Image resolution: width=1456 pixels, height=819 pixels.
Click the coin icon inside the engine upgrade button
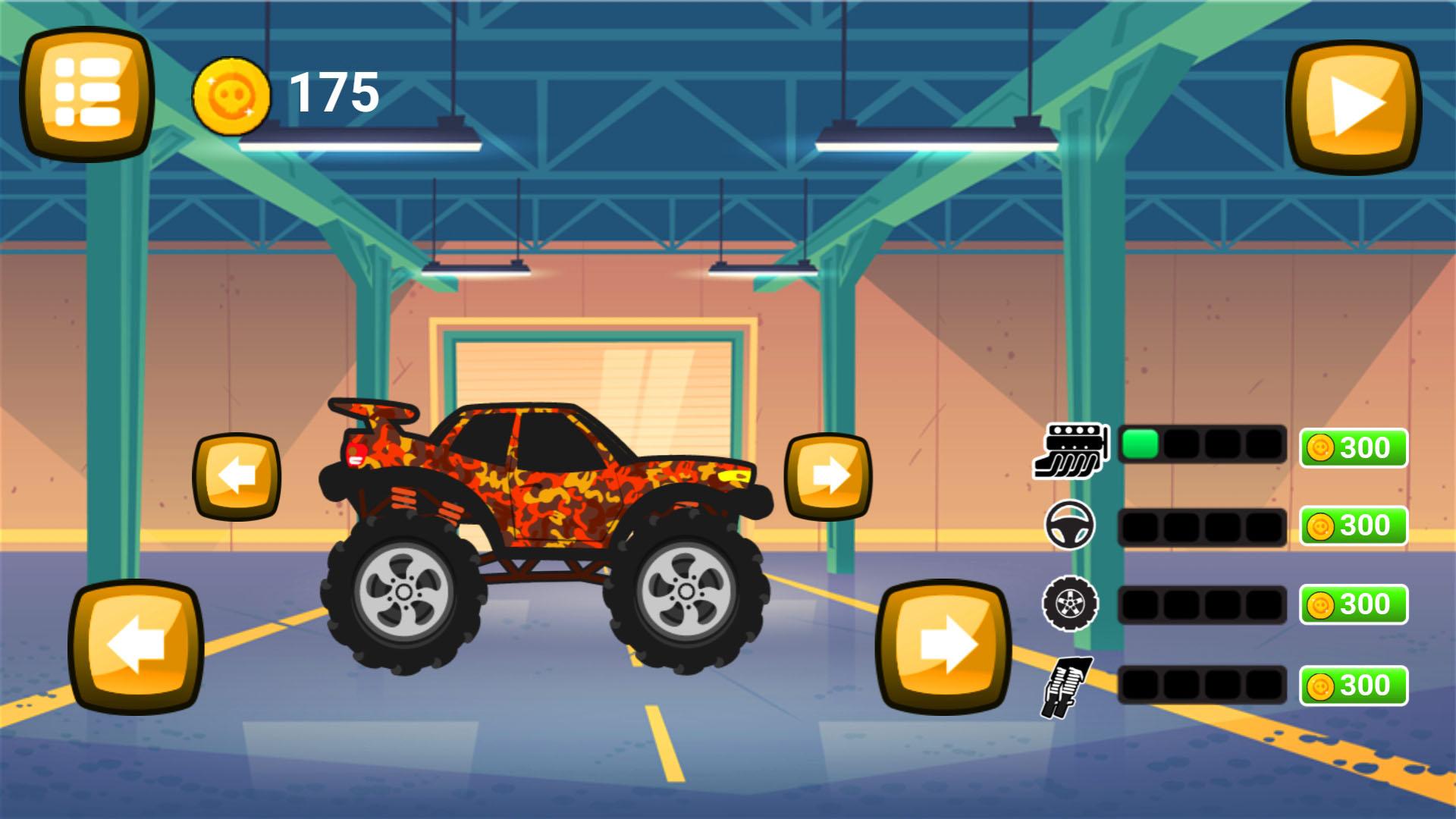click(x=1319, y=447)
